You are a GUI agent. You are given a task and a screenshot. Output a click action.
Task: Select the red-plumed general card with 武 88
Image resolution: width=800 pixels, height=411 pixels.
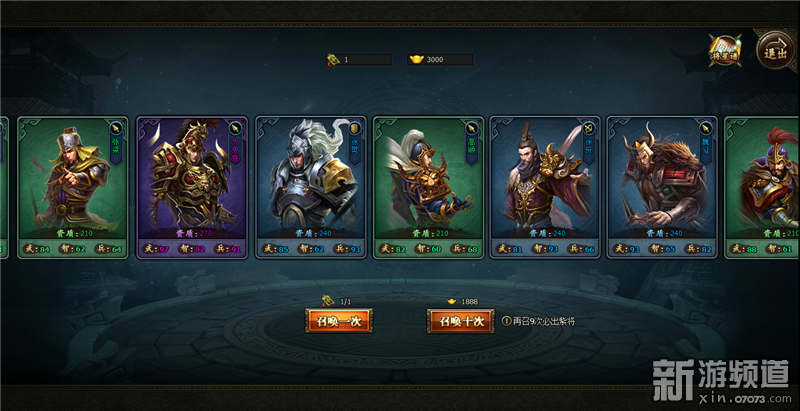pos(764,187)
